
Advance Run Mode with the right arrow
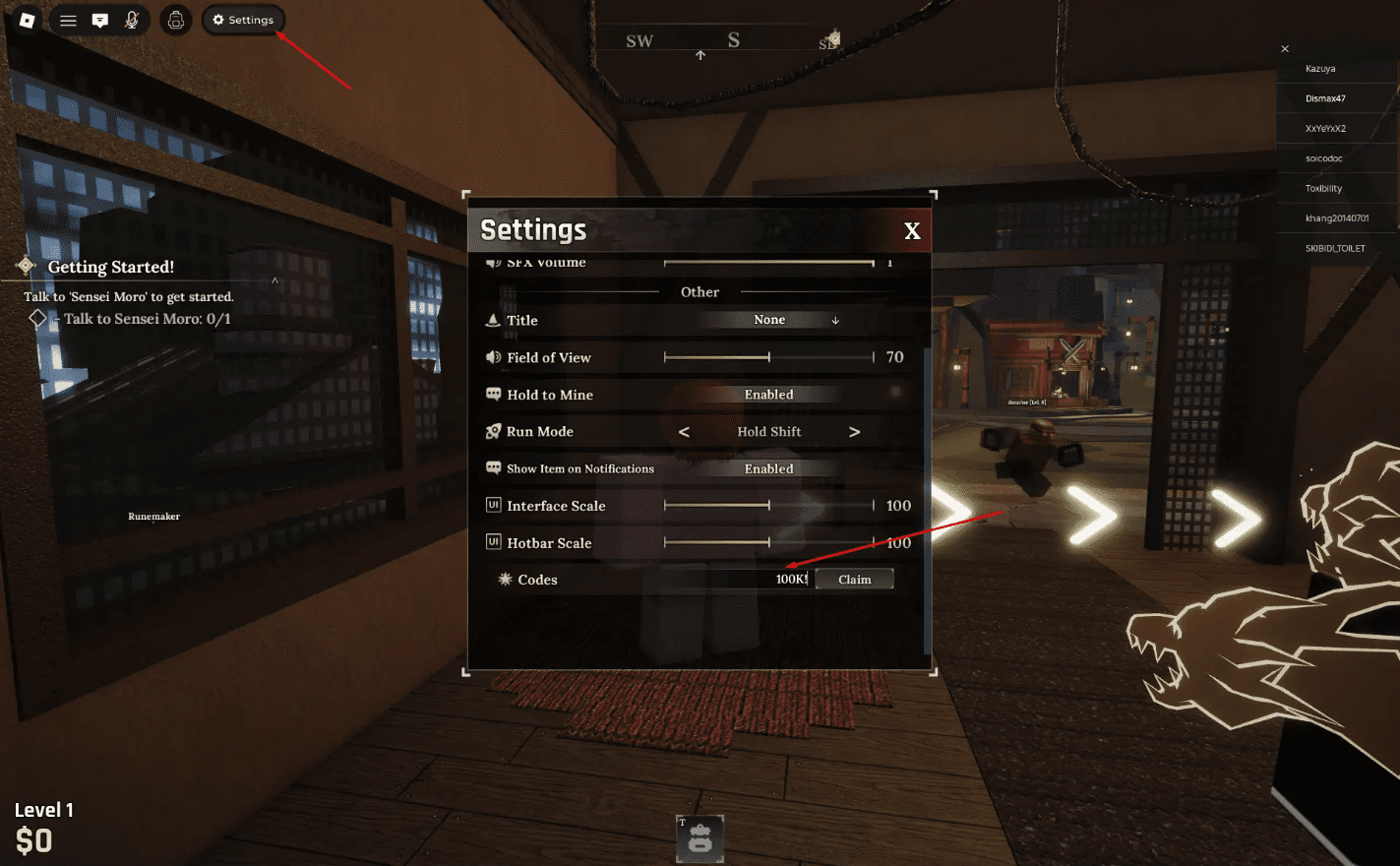point(854,431)
